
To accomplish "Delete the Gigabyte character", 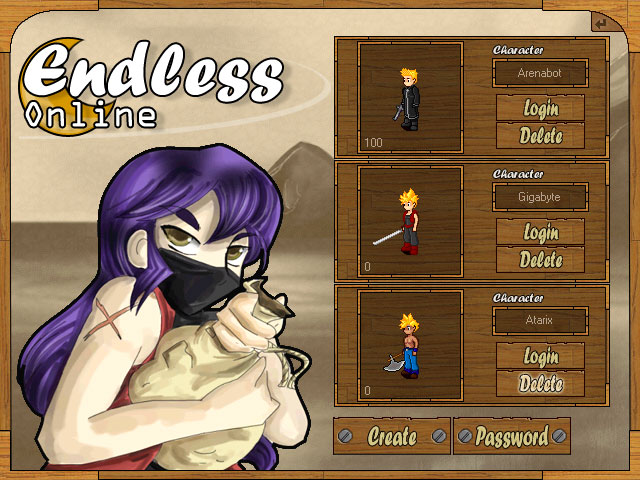I will click(541, 260).
